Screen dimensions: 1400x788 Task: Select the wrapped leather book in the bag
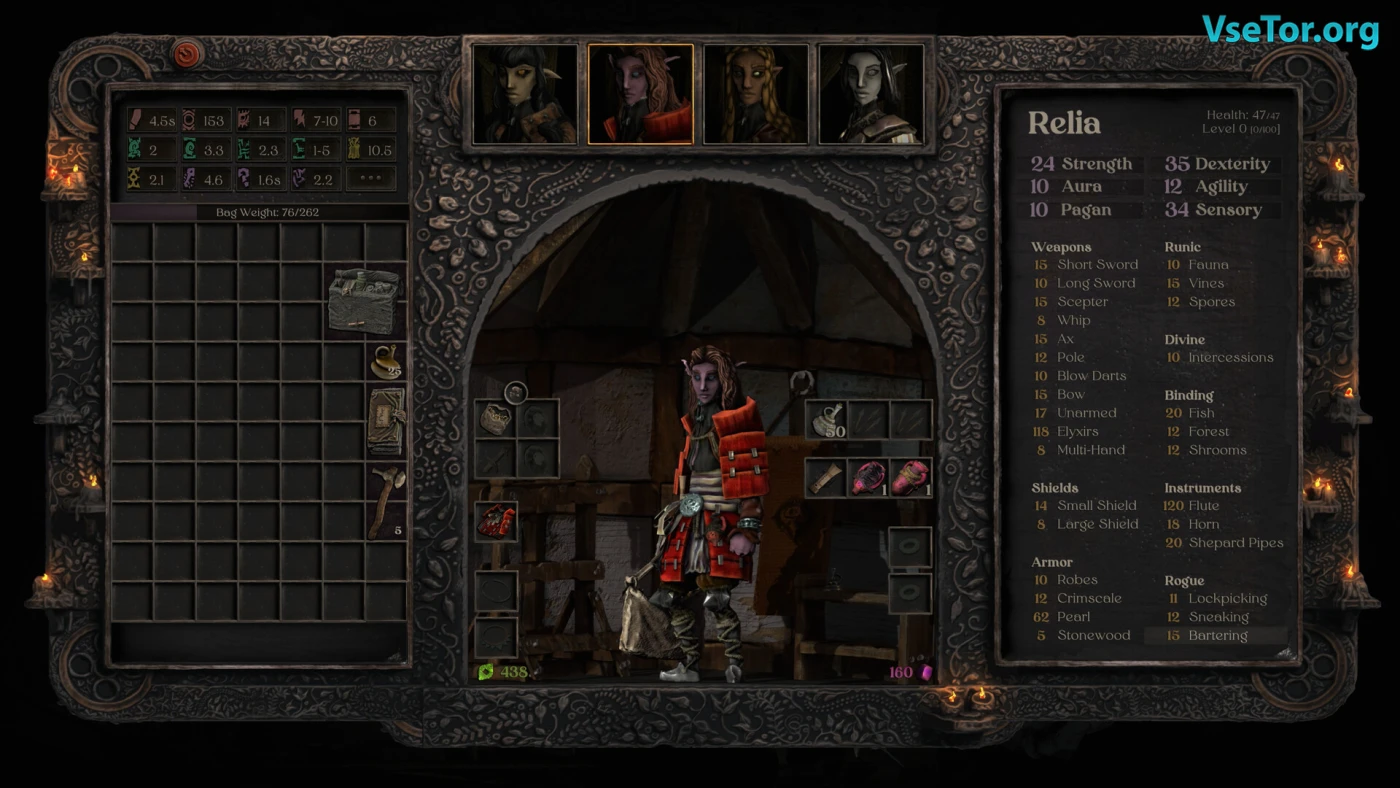pyautogui.click(x=385, y=421)
